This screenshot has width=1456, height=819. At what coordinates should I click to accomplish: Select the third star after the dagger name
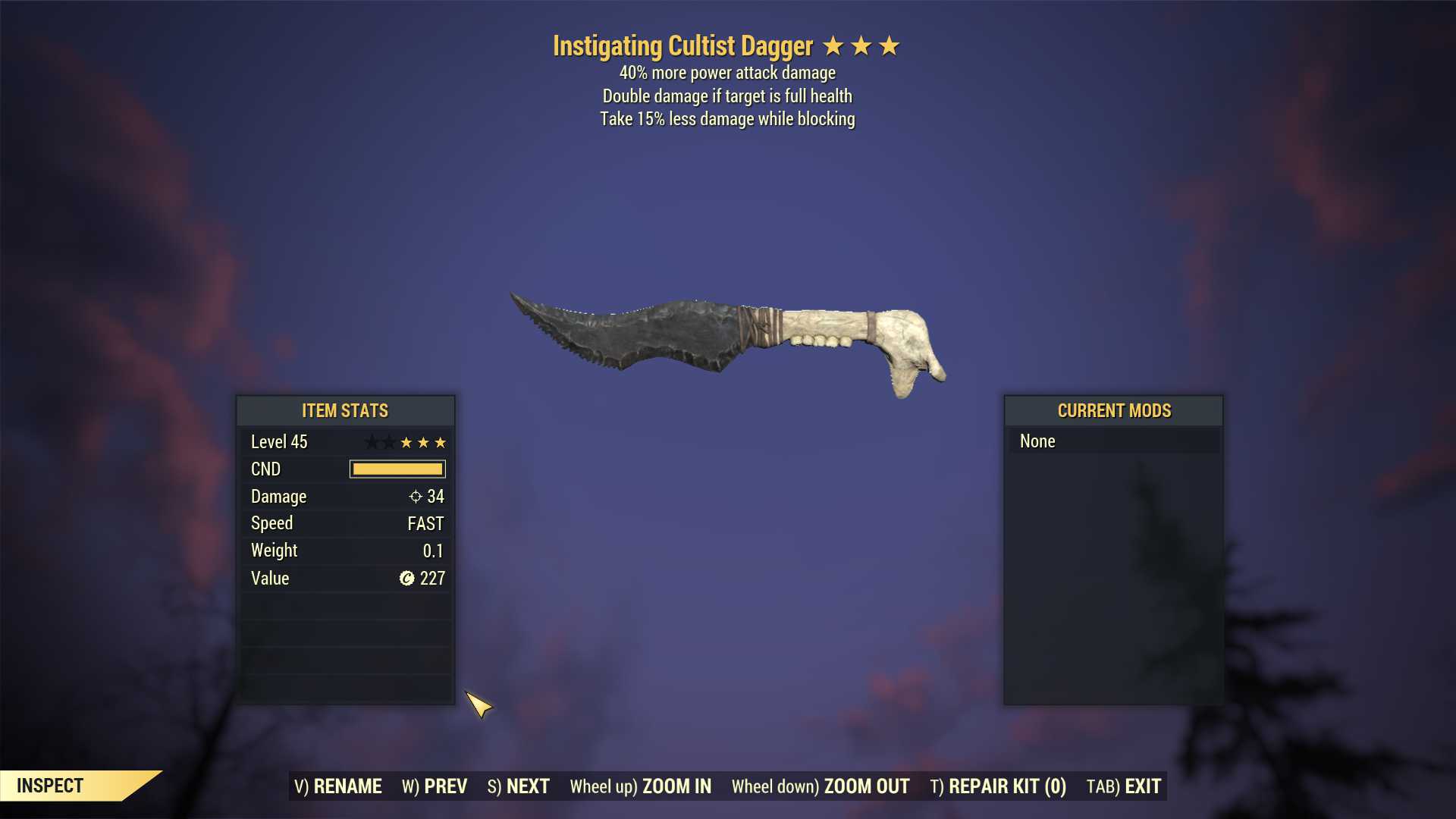pos(888,45)
